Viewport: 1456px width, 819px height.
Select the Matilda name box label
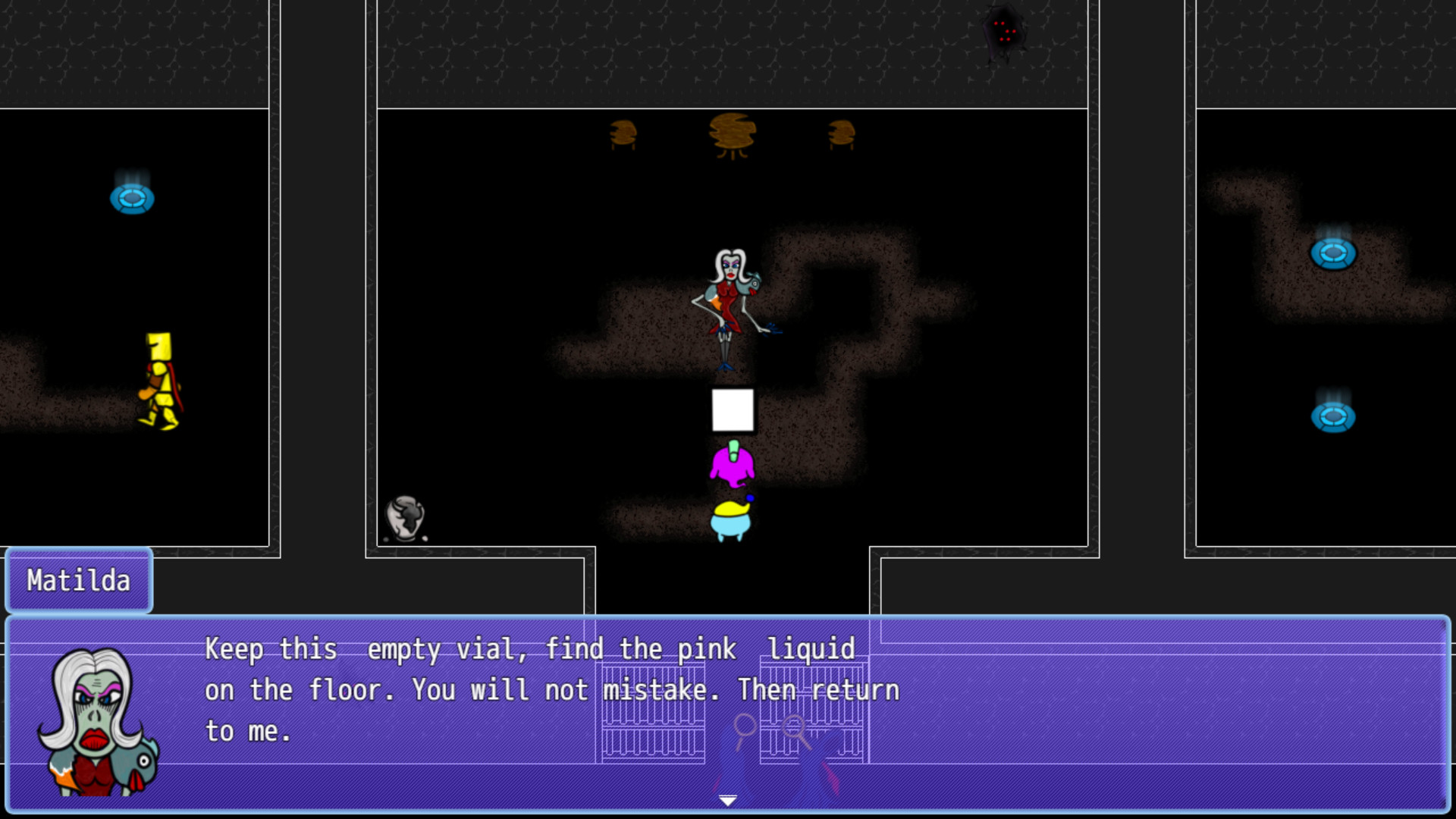pos(78,580)
